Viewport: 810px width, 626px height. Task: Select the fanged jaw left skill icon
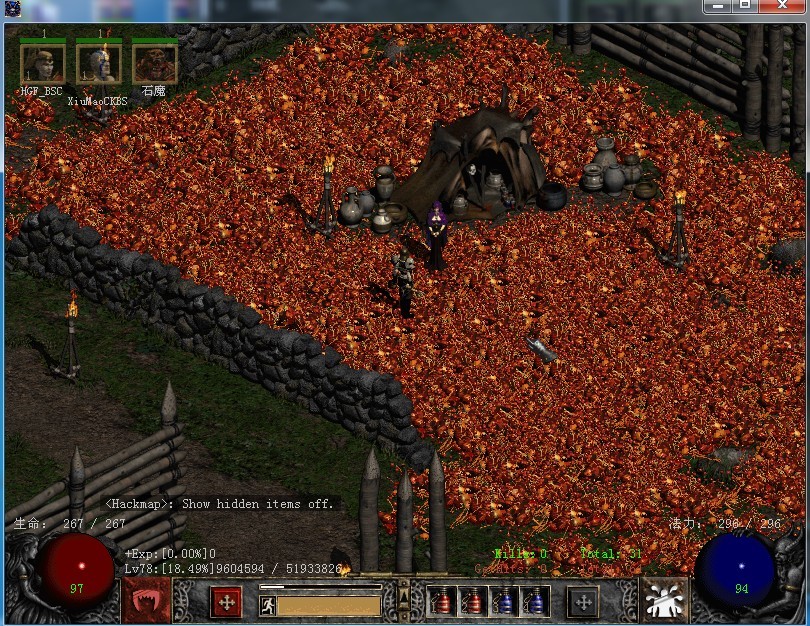[x=146, y=601]
